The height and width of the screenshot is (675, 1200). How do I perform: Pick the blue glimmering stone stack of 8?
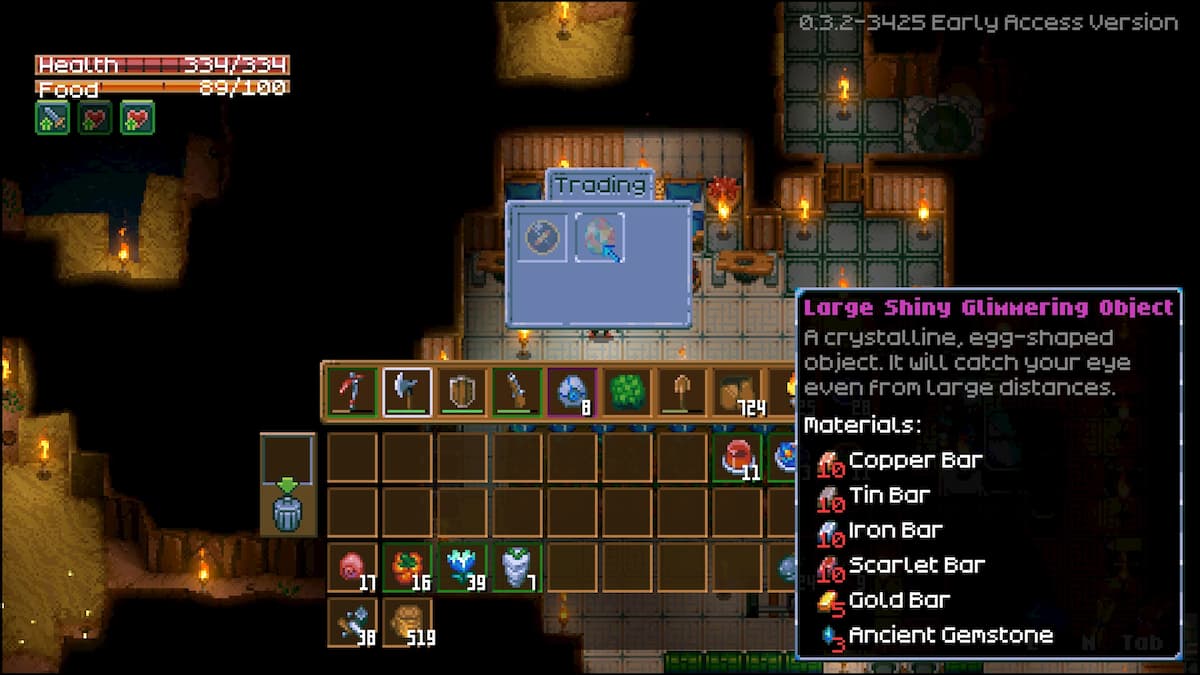pos(572,392)
